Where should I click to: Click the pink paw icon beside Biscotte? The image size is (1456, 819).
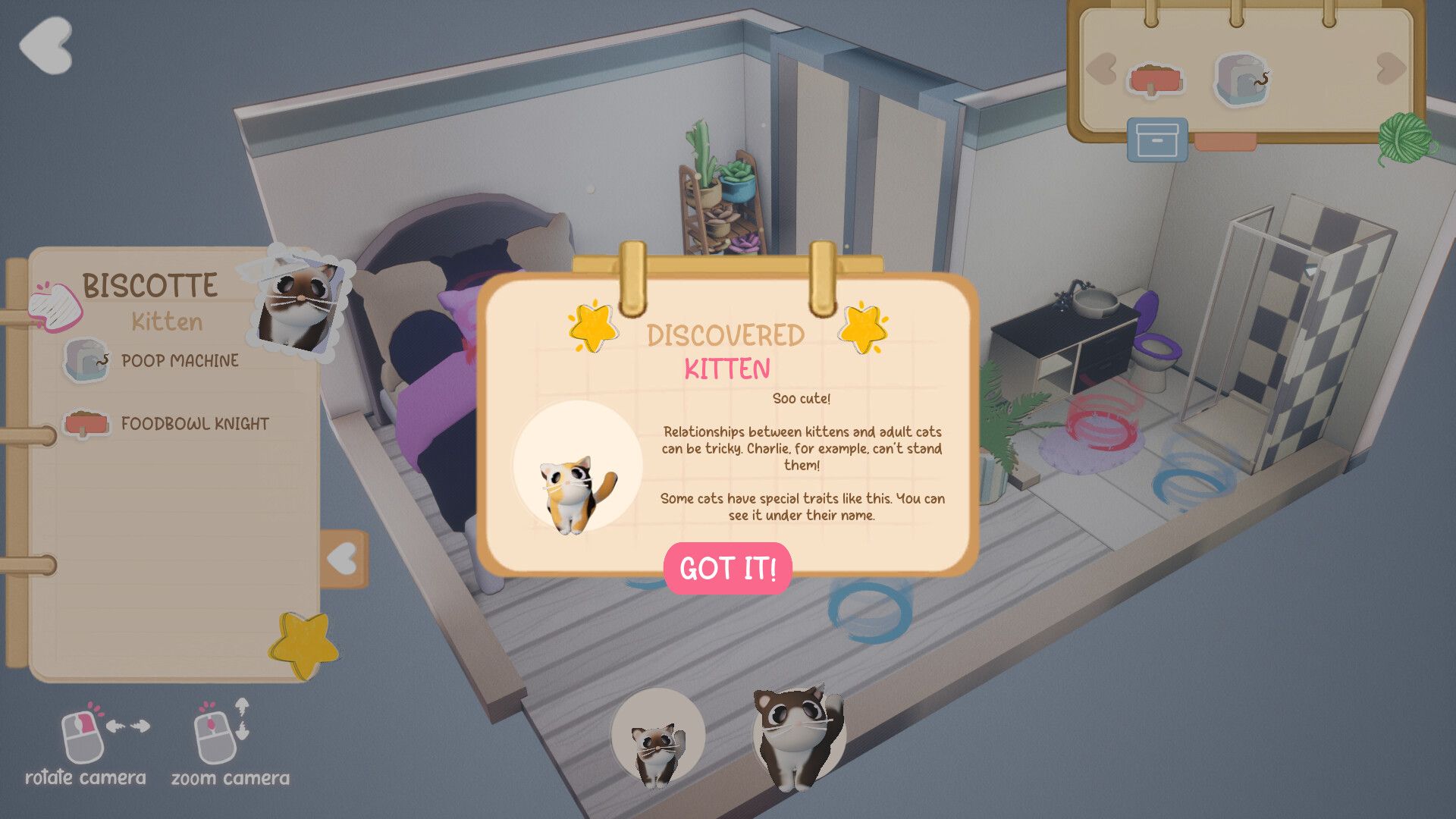point(55,306)
